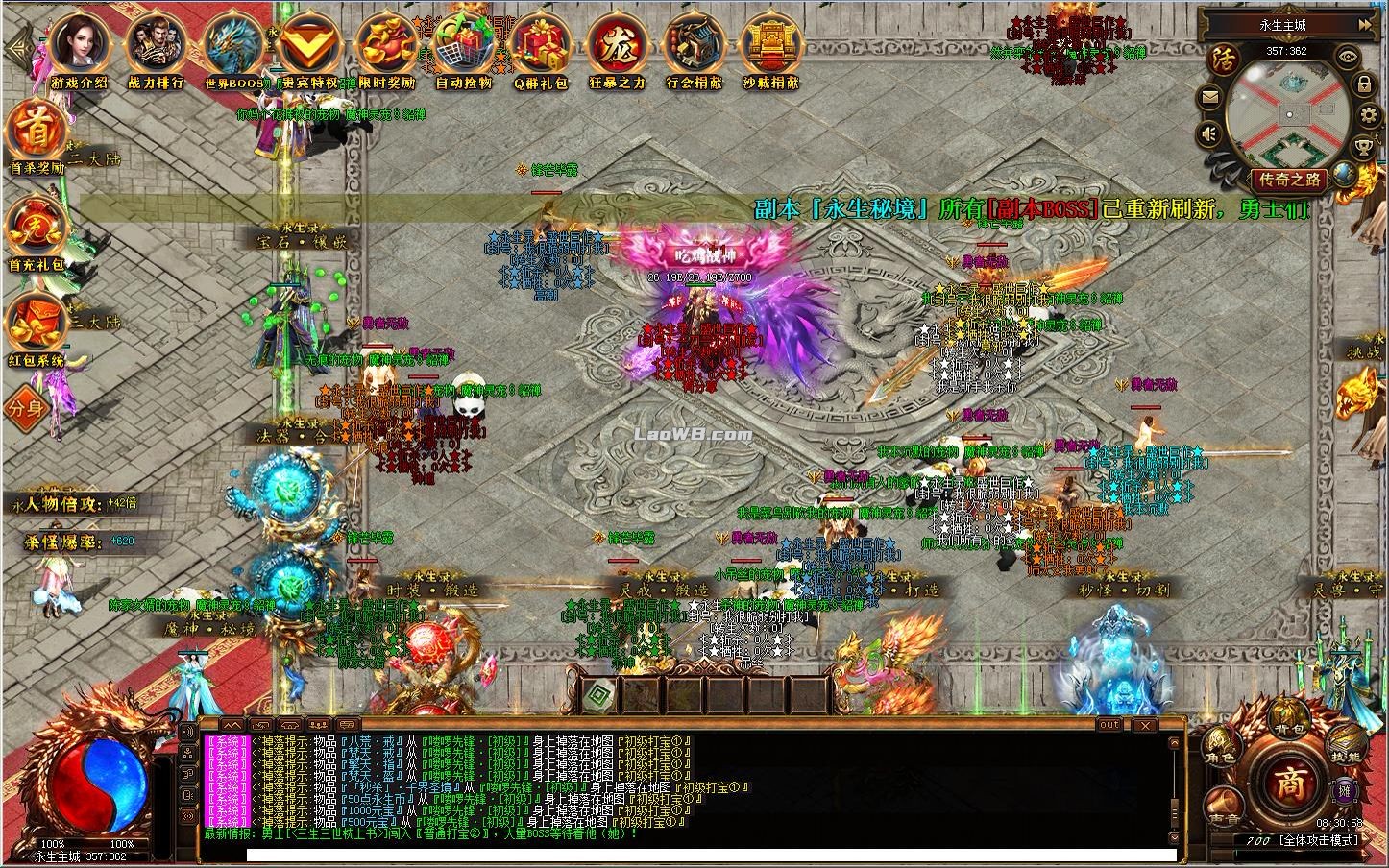Open the 全体攻击模式 attack mode selector
Screen dimensions: 1389x868
coord(1320,839)
